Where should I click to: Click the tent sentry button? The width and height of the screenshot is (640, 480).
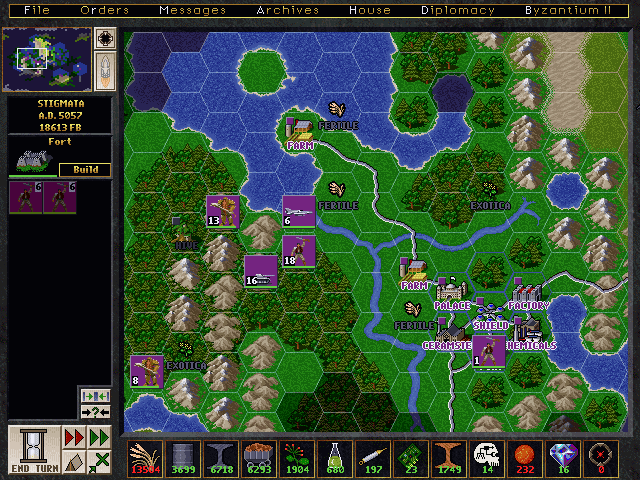(74, 461)
